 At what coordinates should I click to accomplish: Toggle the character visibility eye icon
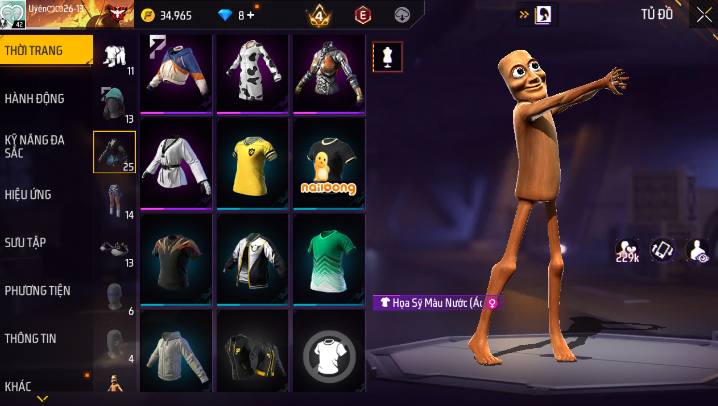(x=699, y=250)
